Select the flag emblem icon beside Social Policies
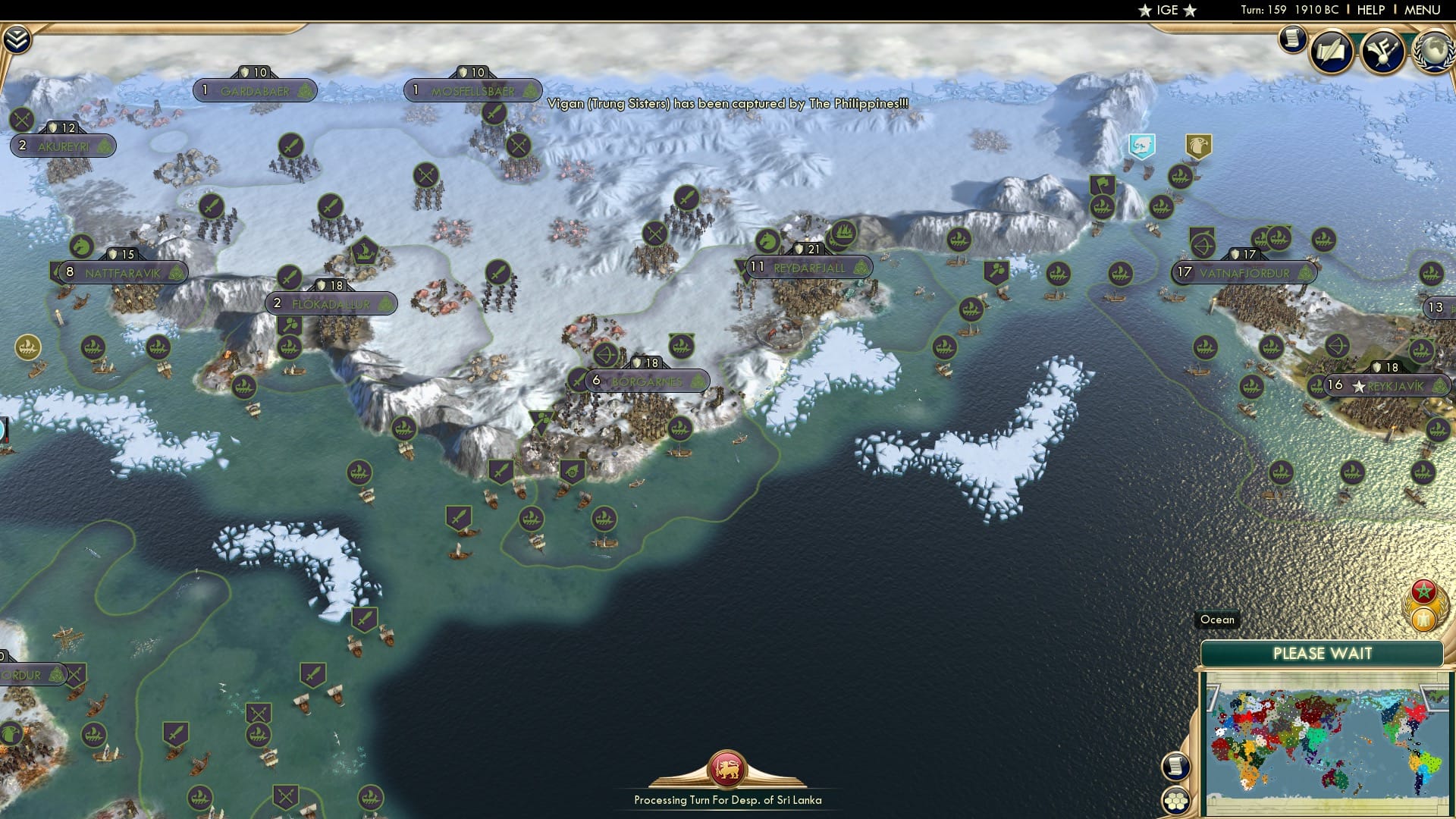 tap(1383, 52)
